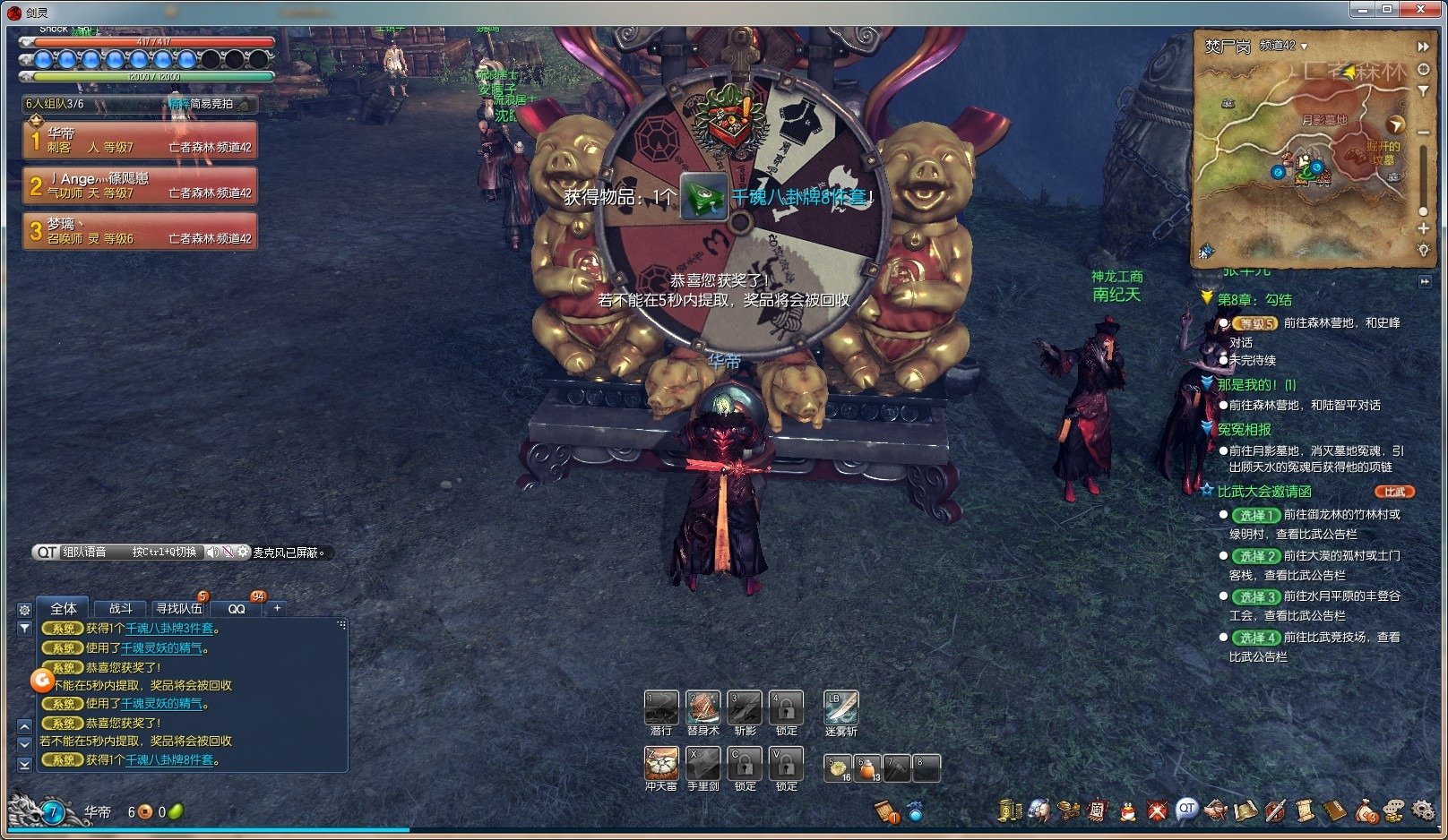The image size is (1448, 840).
Task: Use the orange potion in slot 6
Action: point(867,767)
